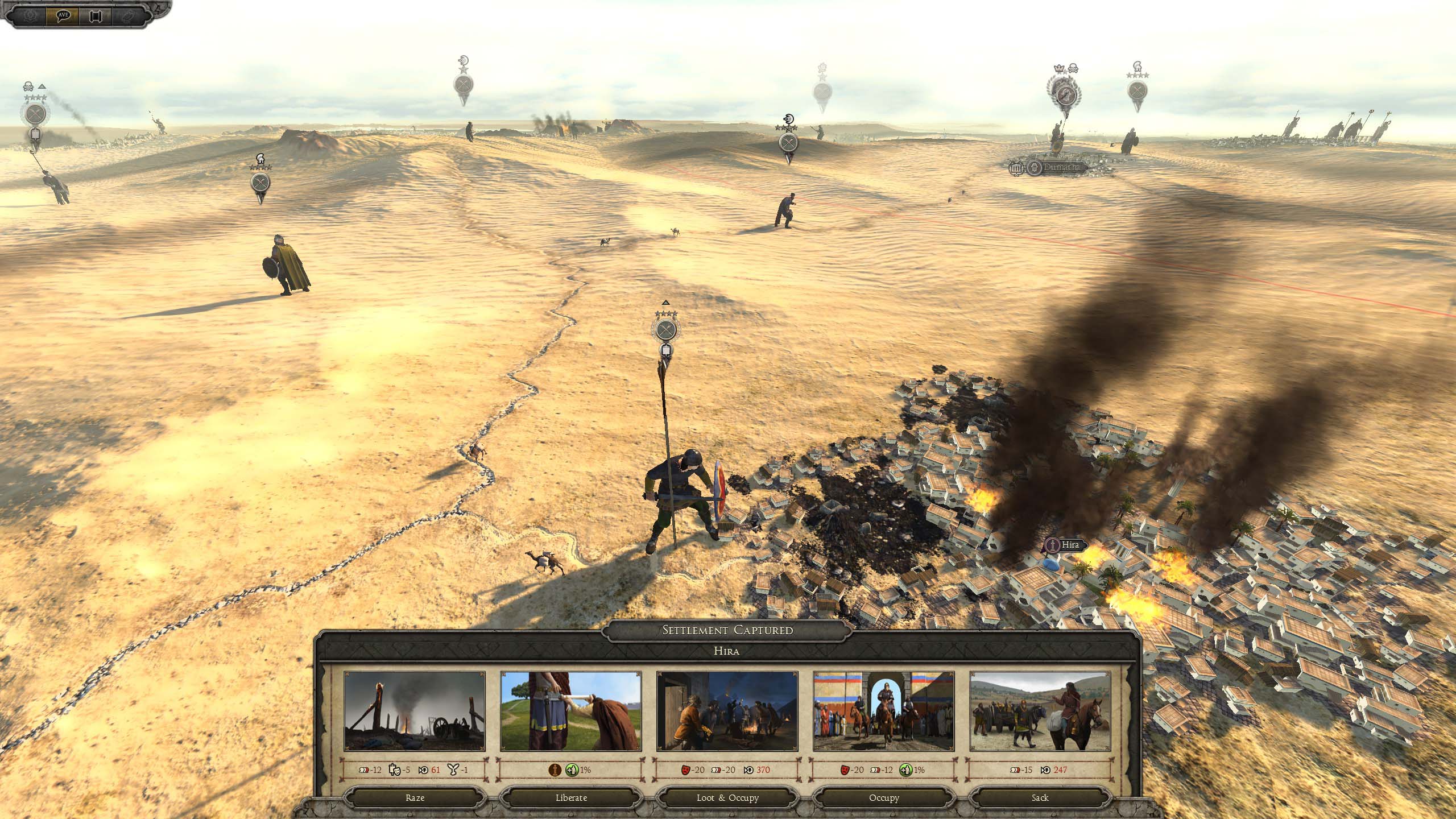Show the info icon under Liberate
Image resolution: width=1456 pixels, height=819 pixels.
[555, 770]
